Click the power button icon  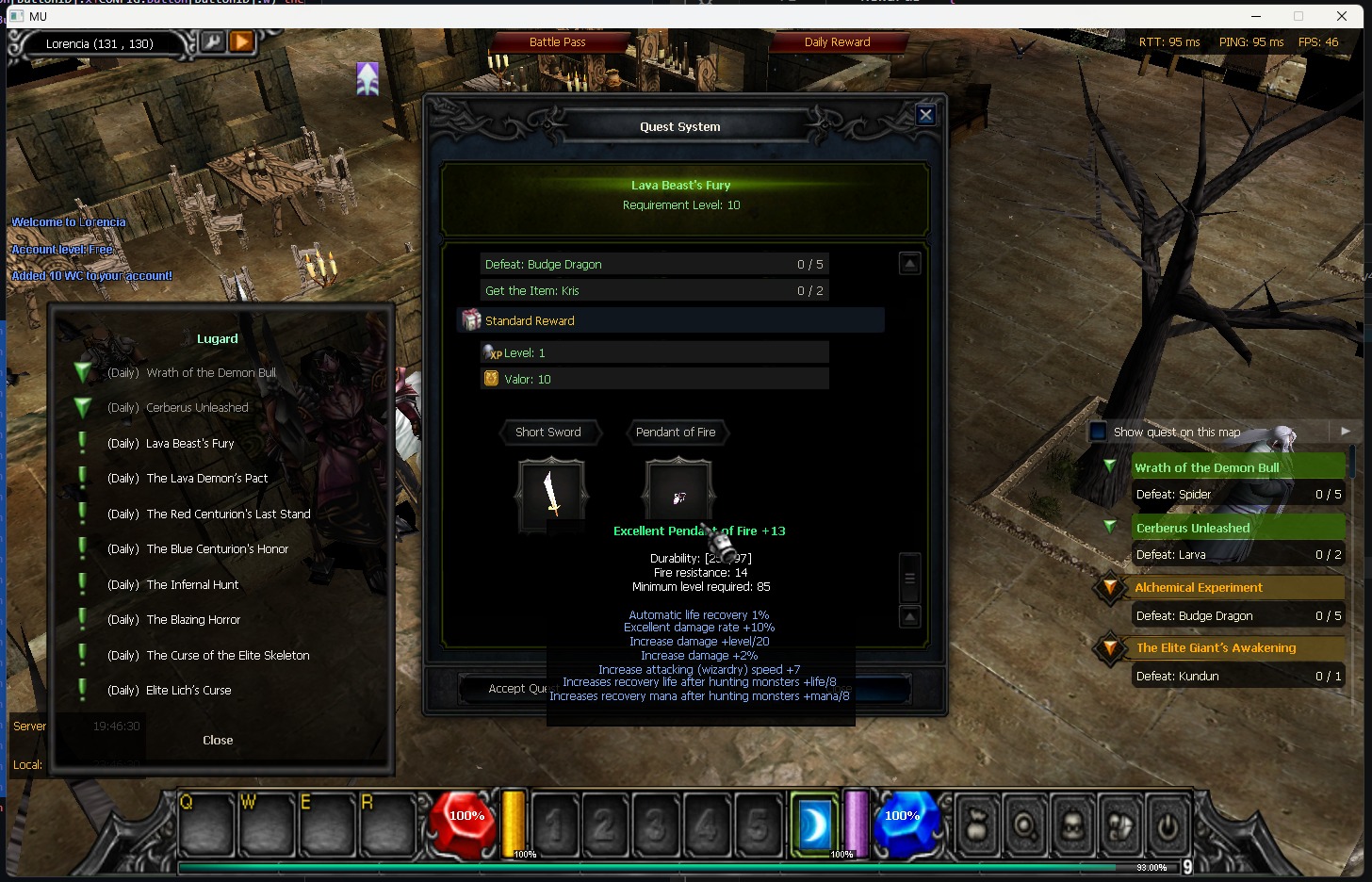tap(1168, 826)
